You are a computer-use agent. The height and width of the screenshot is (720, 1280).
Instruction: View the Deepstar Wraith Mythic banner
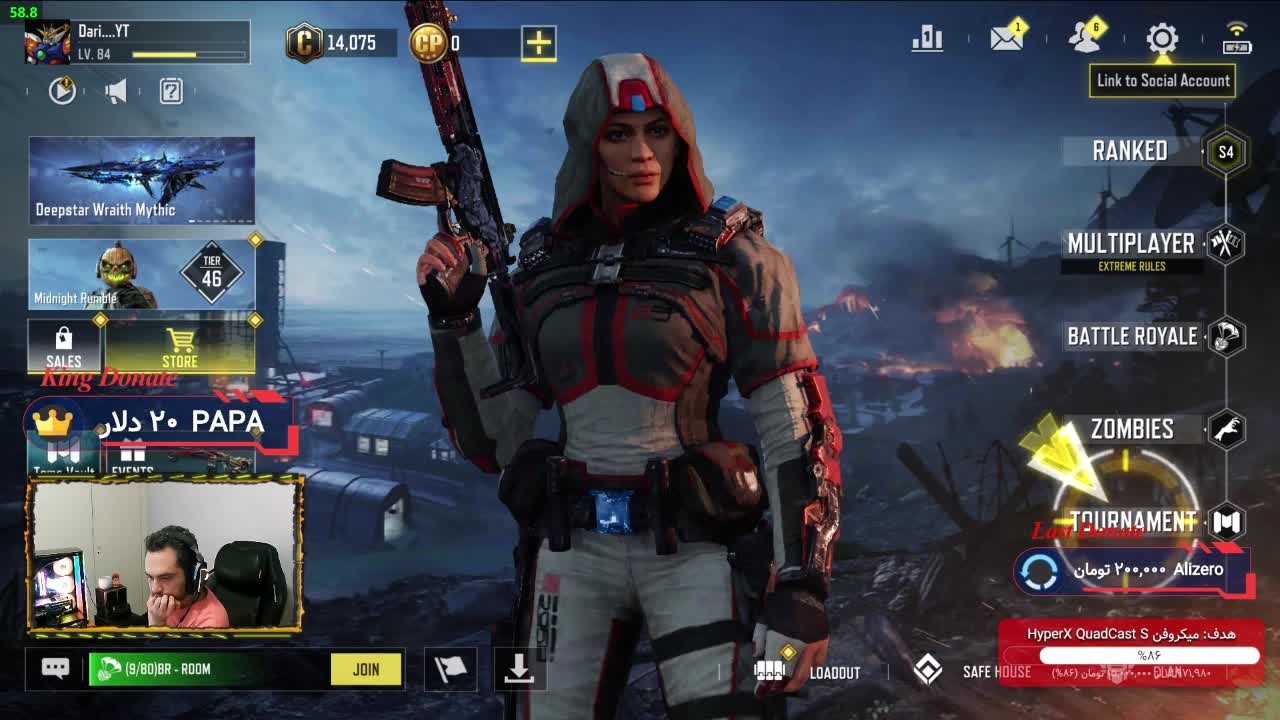pos(142,180)
